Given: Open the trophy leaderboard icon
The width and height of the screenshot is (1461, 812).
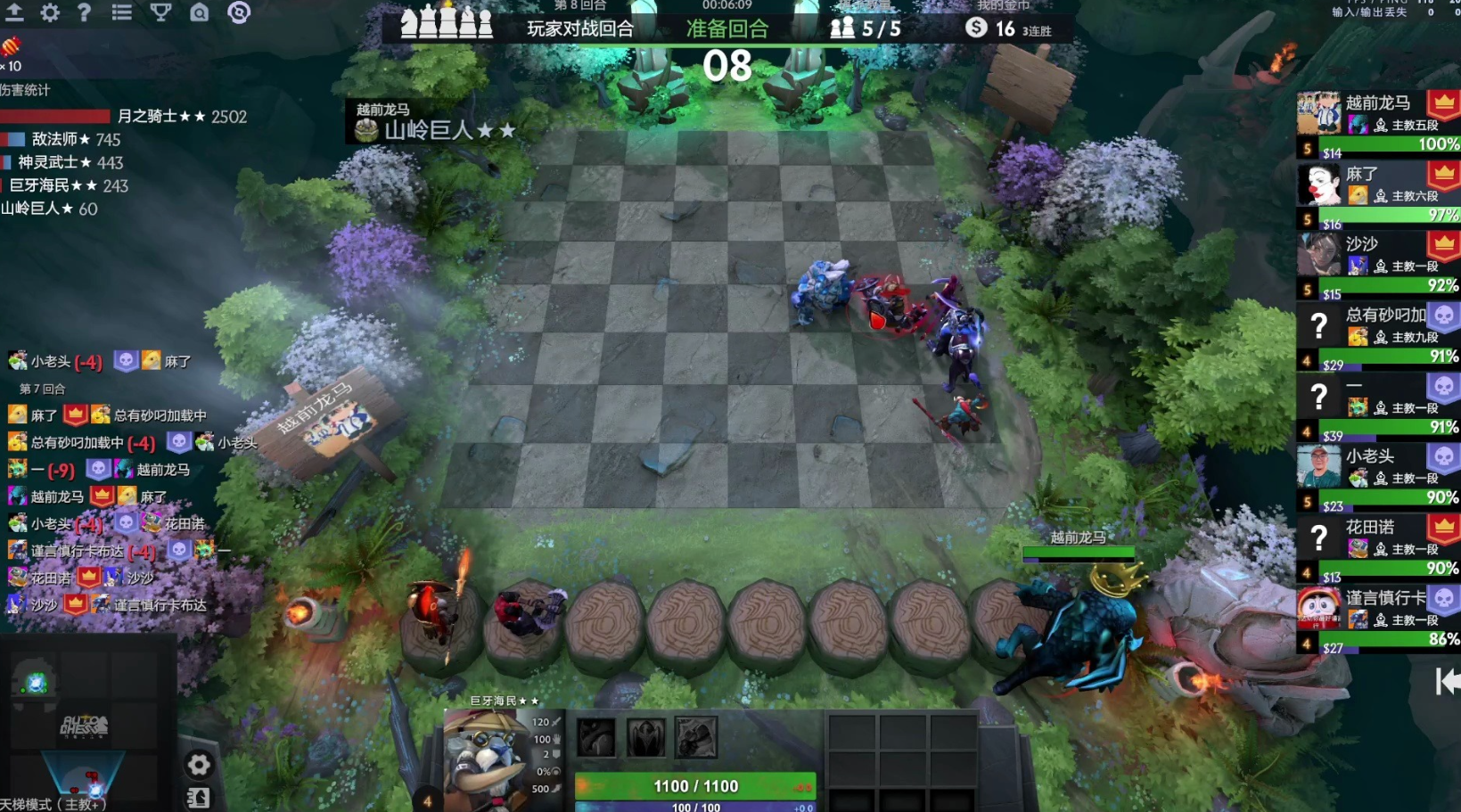Looking at the screenshot, I should (160, 12).
